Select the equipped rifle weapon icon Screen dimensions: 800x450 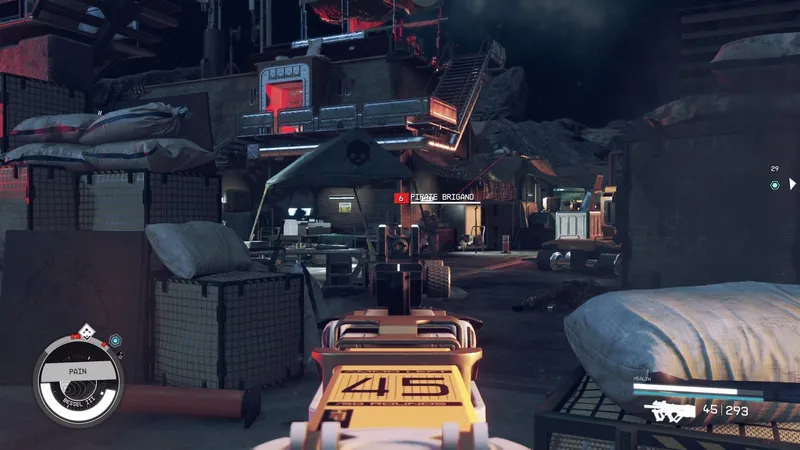[x=670, y=409]
